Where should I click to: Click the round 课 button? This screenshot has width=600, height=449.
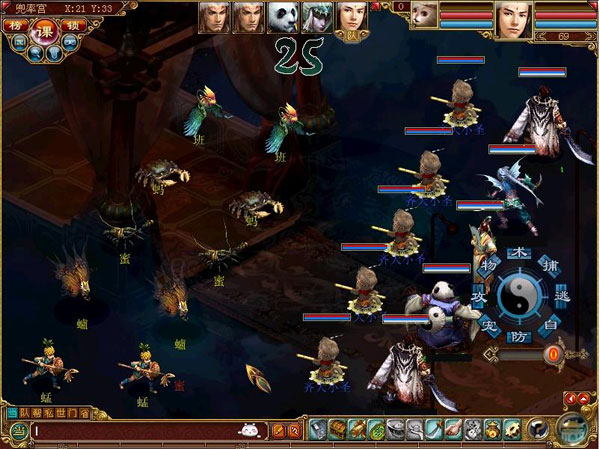pos(44,32)
